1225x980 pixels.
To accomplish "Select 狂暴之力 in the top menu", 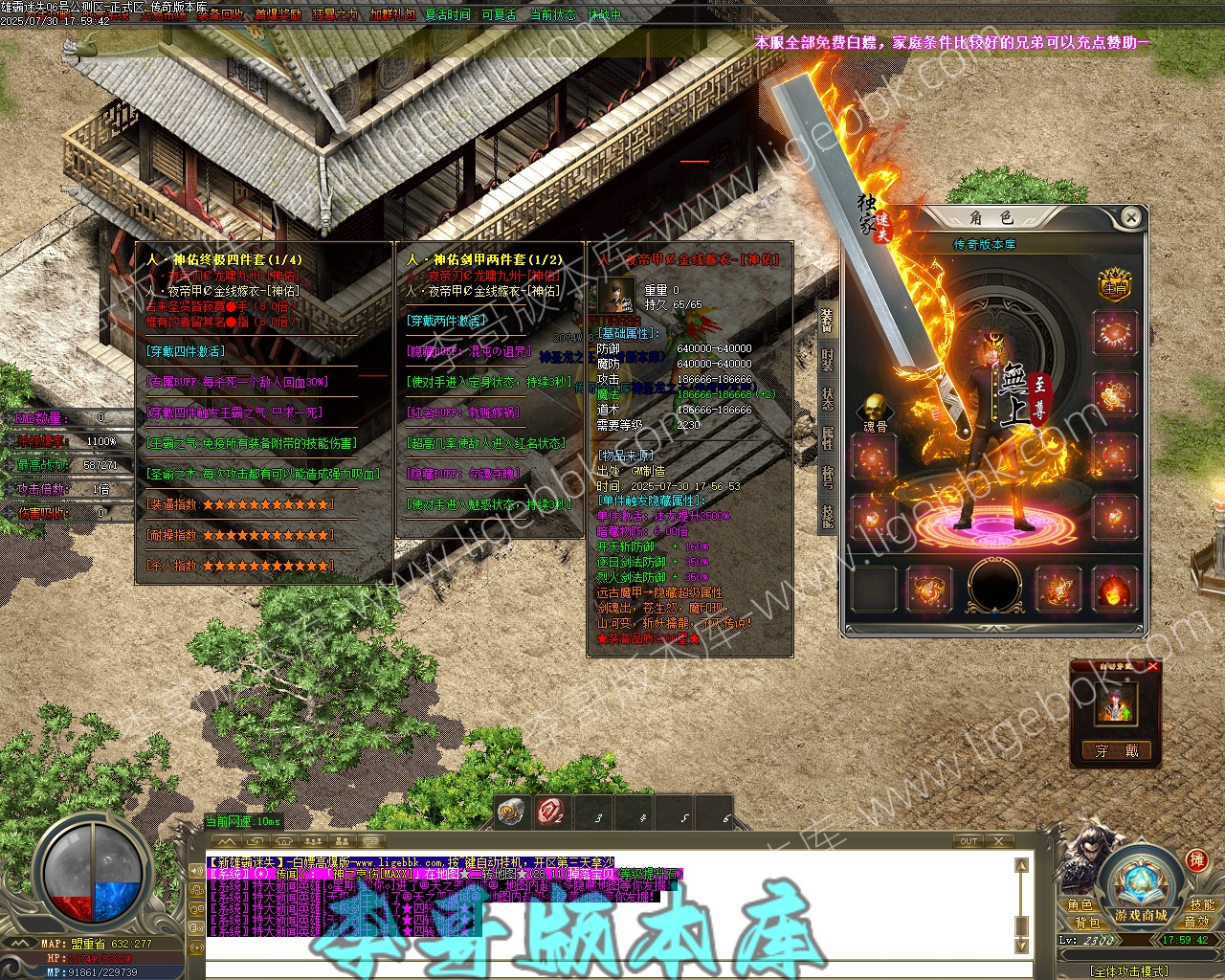I will pyautogui.click(x=335, y=15).
